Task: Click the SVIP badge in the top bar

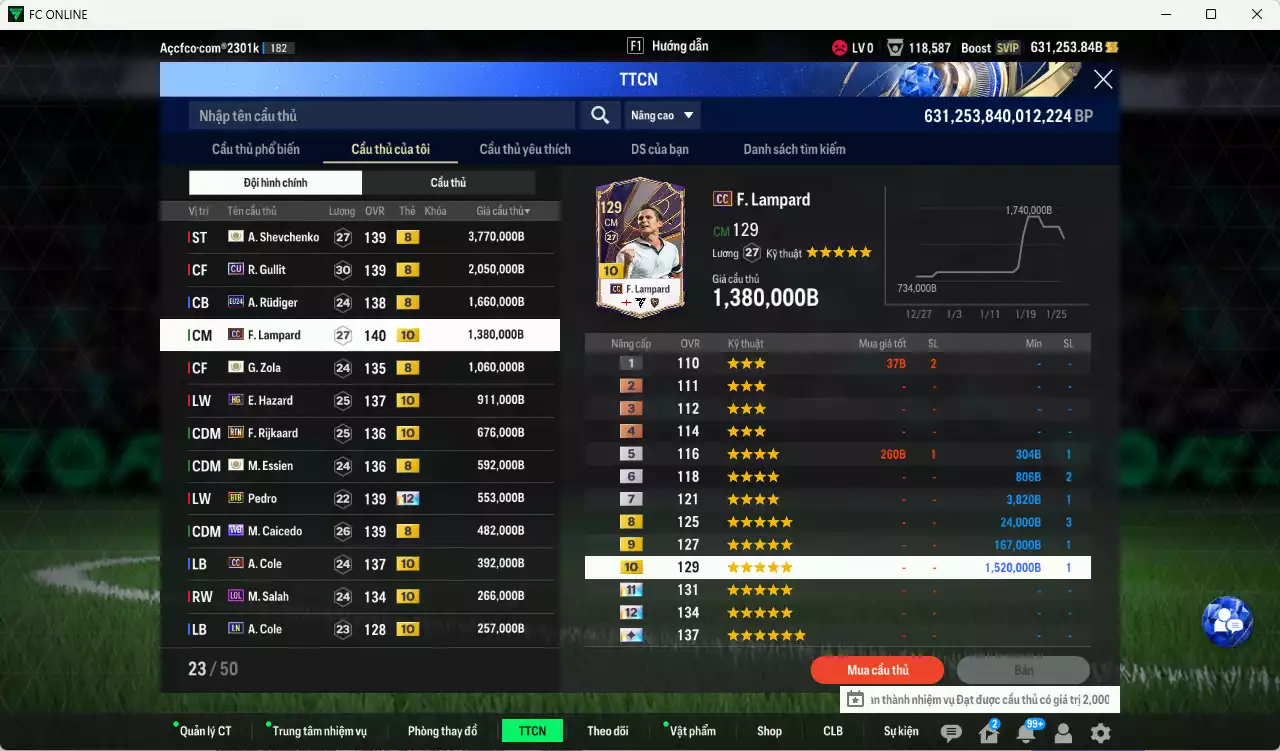Action: tap(1008, 47)
